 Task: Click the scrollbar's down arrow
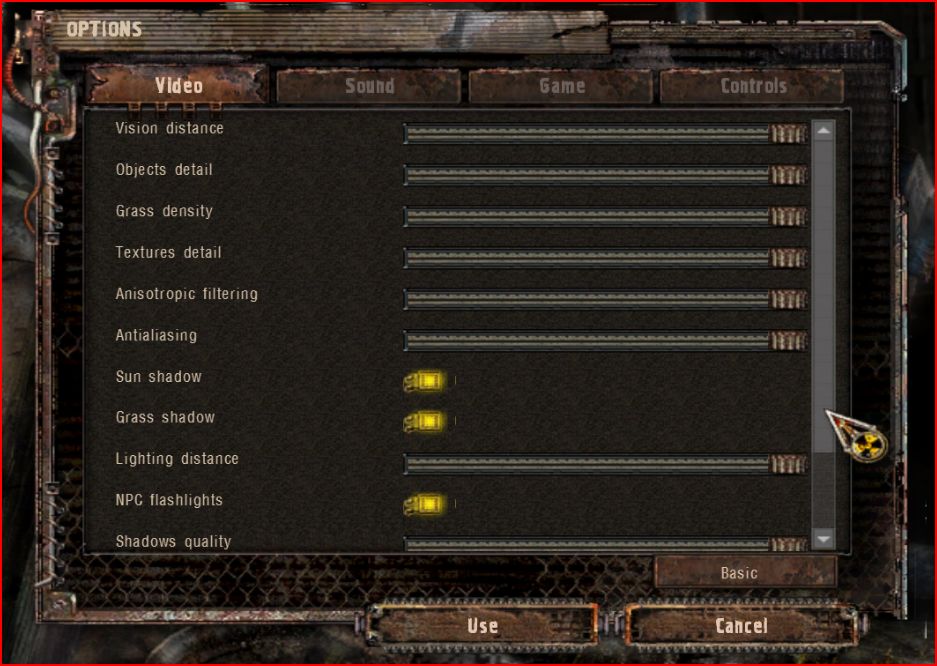tap(823, 540)
